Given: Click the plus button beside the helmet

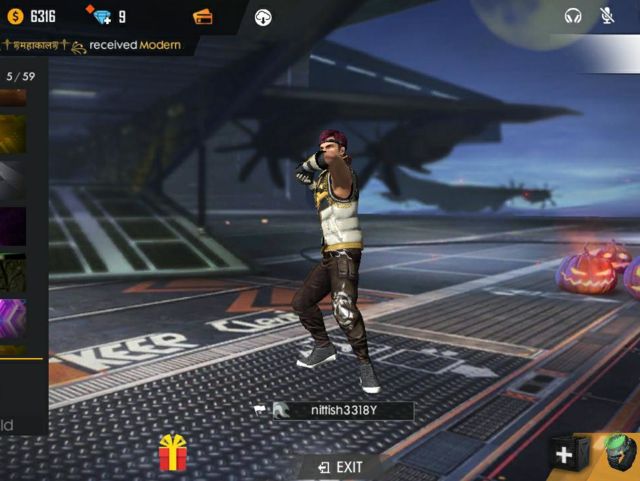Looking at the screenshot, I should pyautogui.click(x=565, y=455).
